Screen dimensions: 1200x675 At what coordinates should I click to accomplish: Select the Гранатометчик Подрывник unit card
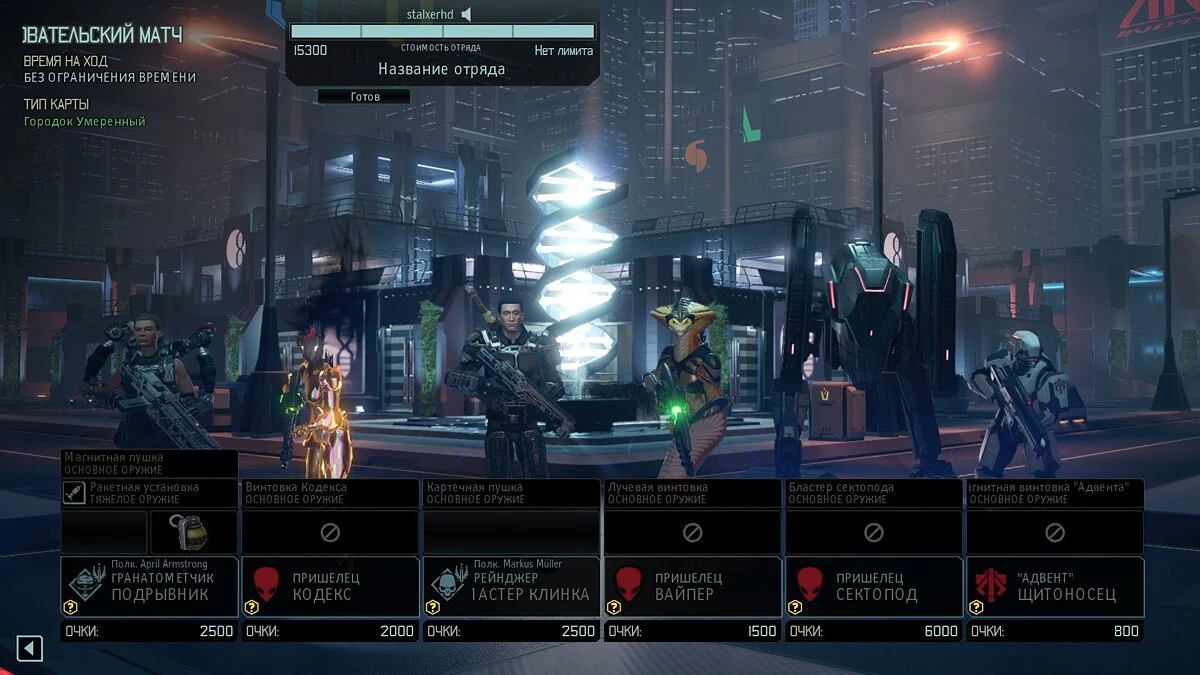(x=150, y=587)
